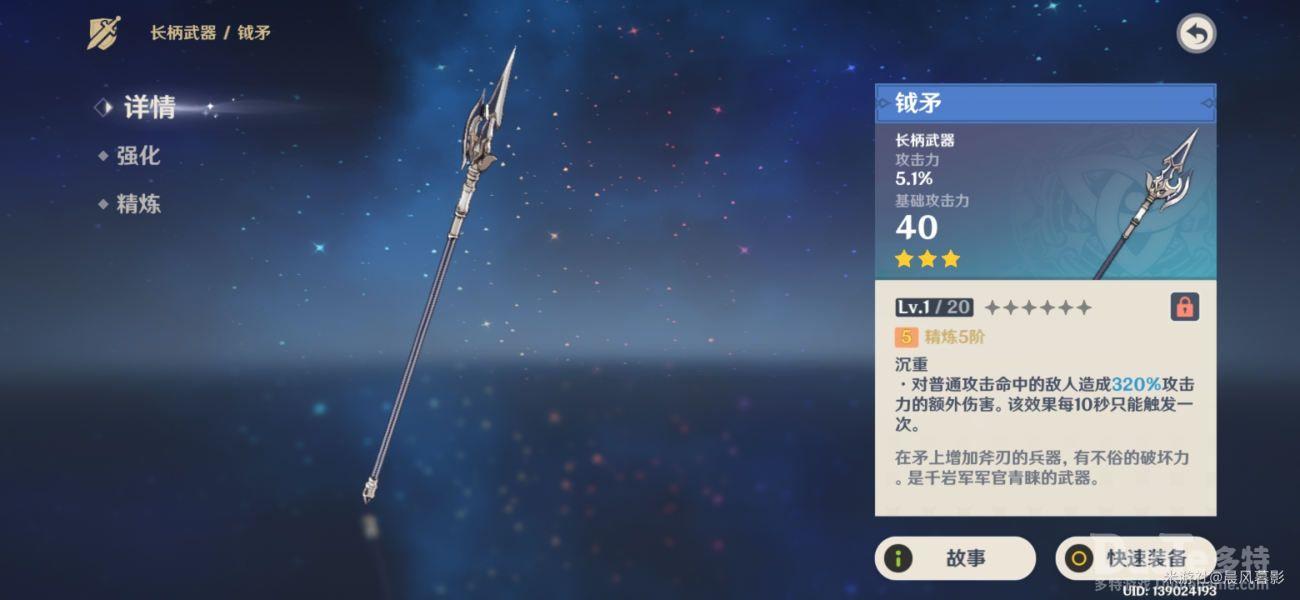Open the 故事 story button
The width and height of the screenshot is (1300, 600).
954,558
